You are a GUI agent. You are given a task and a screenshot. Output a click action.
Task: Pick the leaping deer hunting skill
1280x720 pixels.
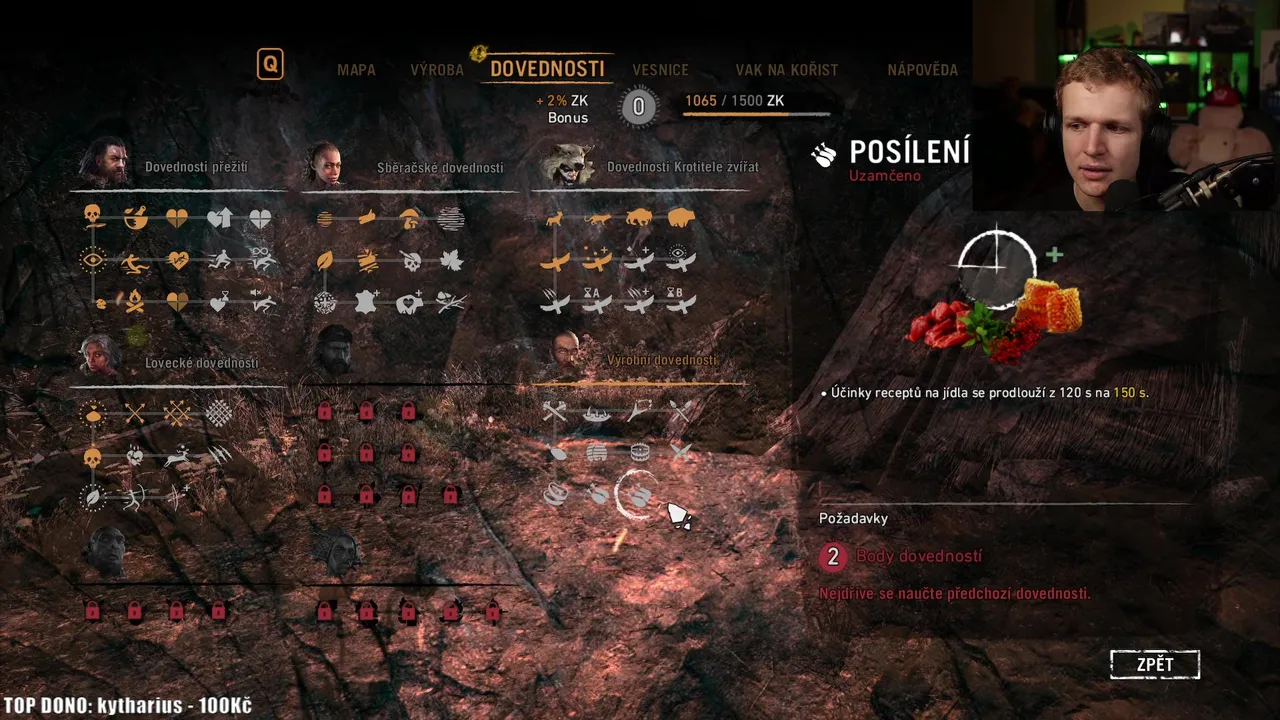pyautogui.click(x=177, y=456)
